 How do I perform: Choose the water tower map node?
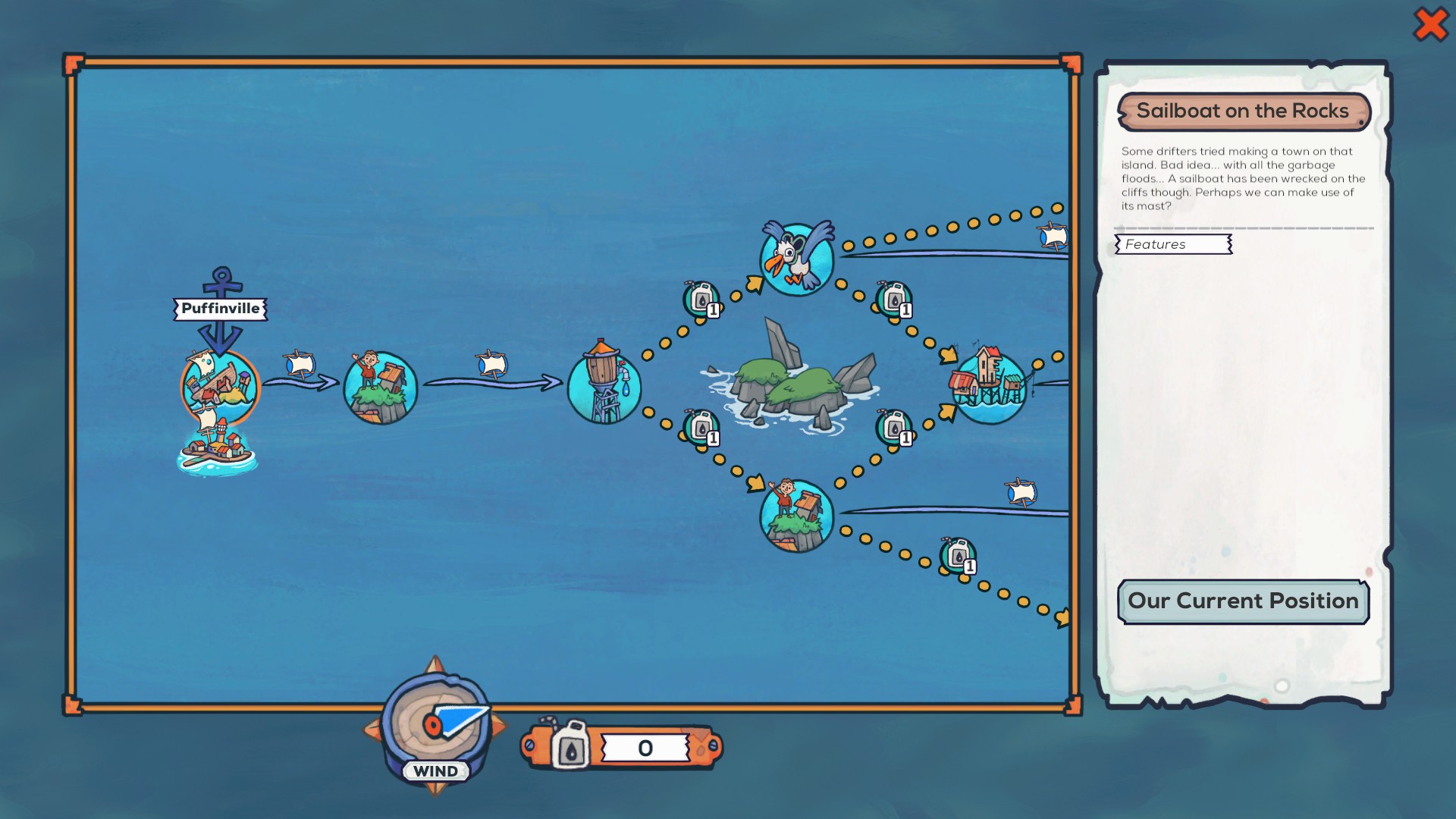[604, 384]
